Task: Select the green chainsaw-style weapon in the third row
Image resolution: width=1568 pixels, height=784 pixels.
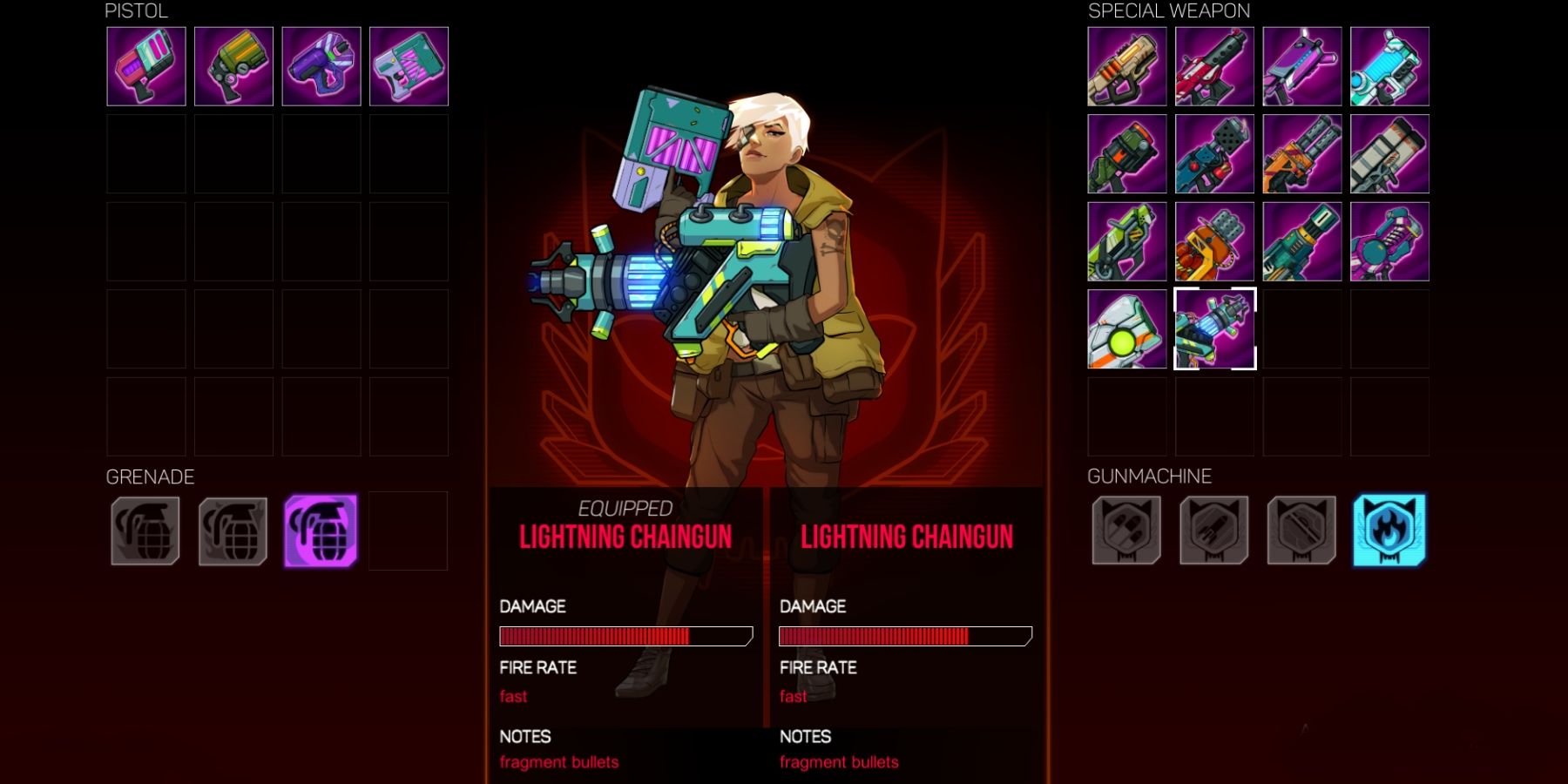Action: click(1126, 240)
